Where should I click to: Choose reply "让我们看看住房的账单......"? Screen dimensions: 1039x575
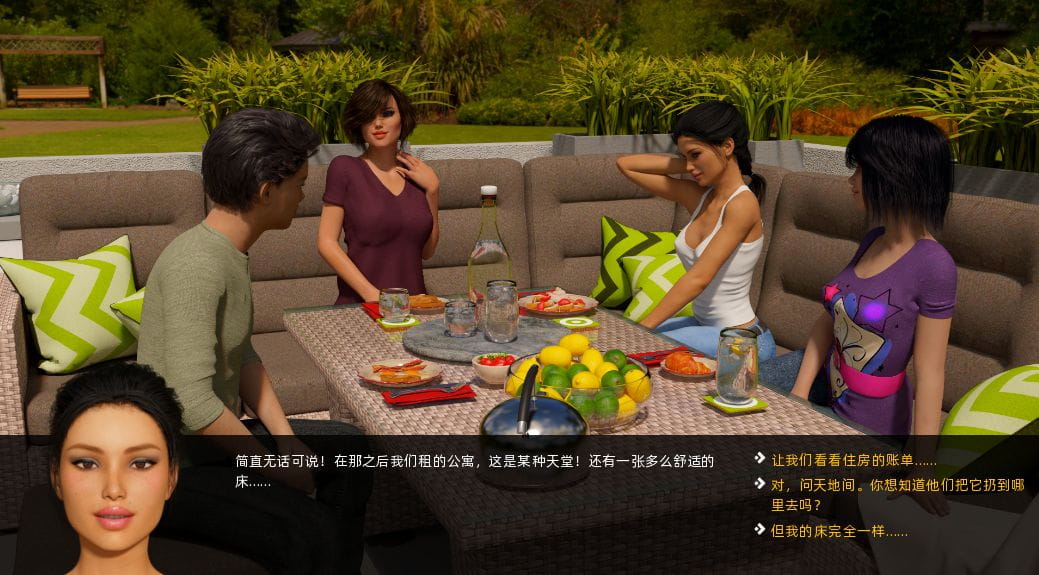tap(853, 460)
